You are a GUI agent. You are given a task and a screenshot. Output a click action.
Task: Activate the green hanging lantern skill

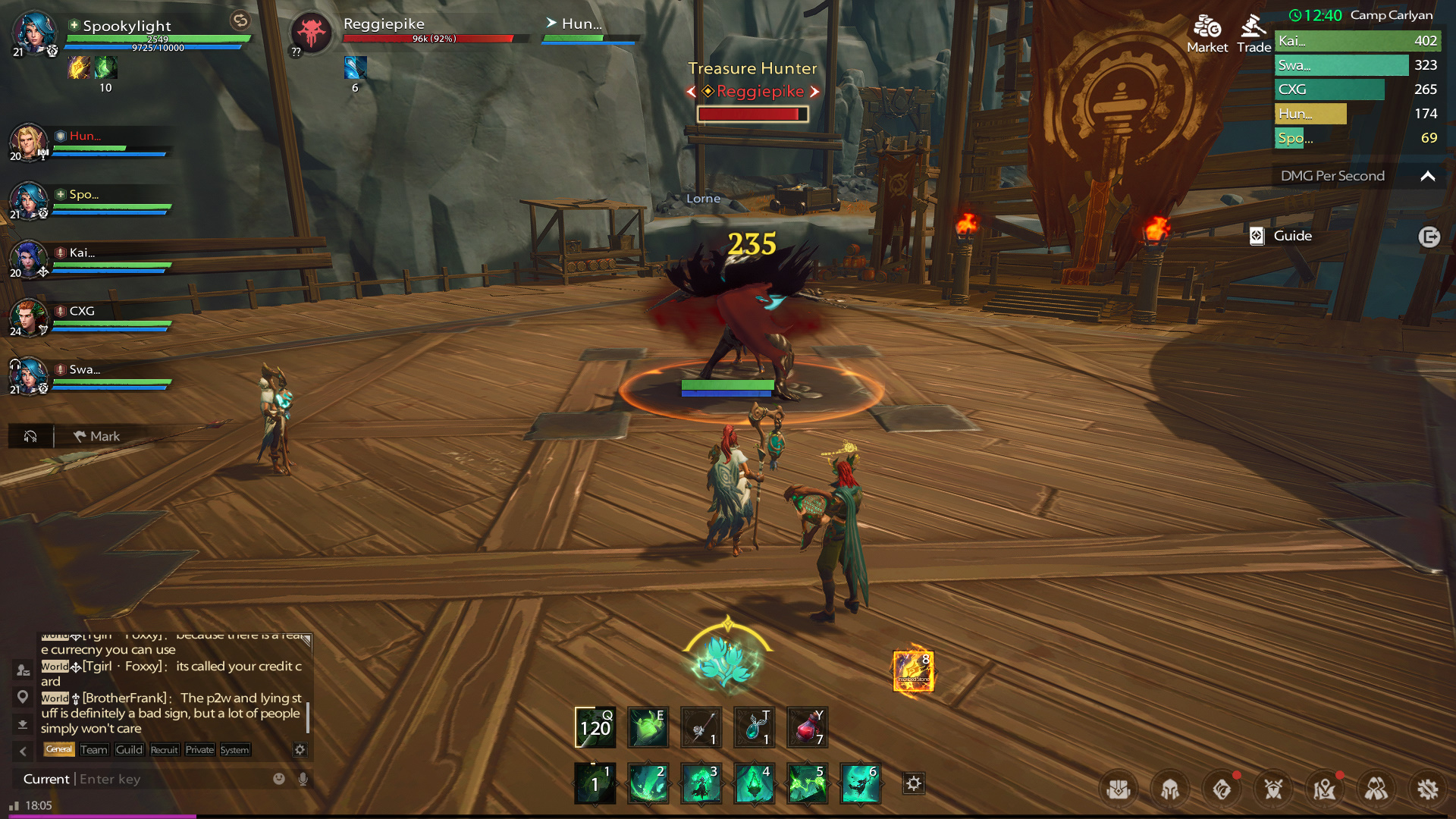[x=754, y=783]
